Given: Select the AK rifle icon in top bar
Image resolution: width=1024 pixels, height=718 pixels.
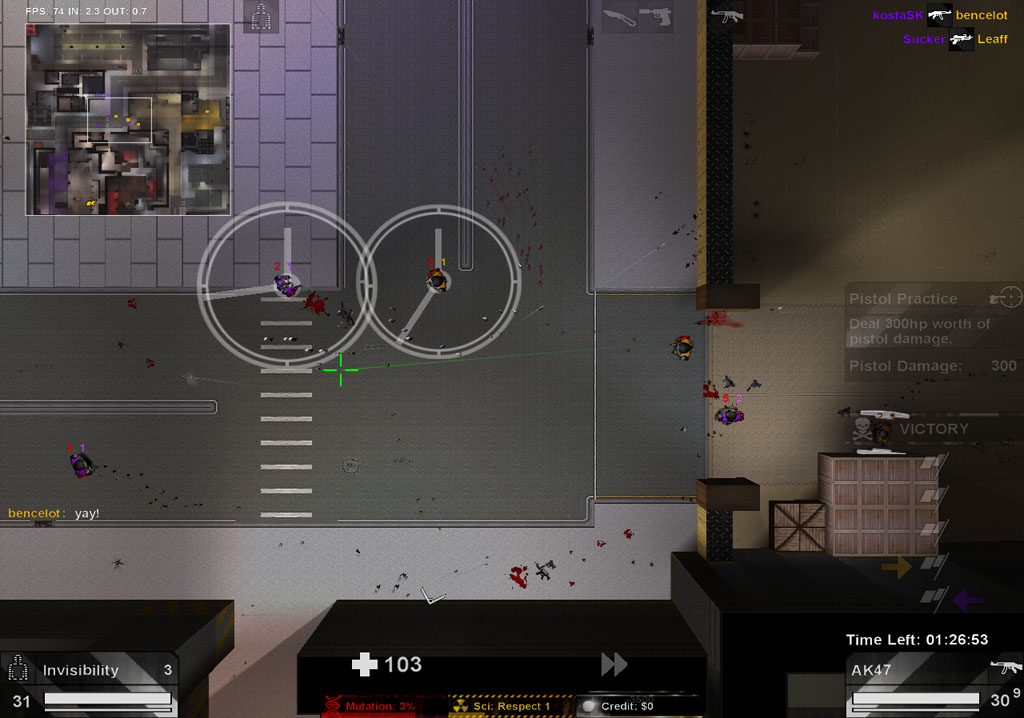Looking at the screenshot, I should 727,15.
